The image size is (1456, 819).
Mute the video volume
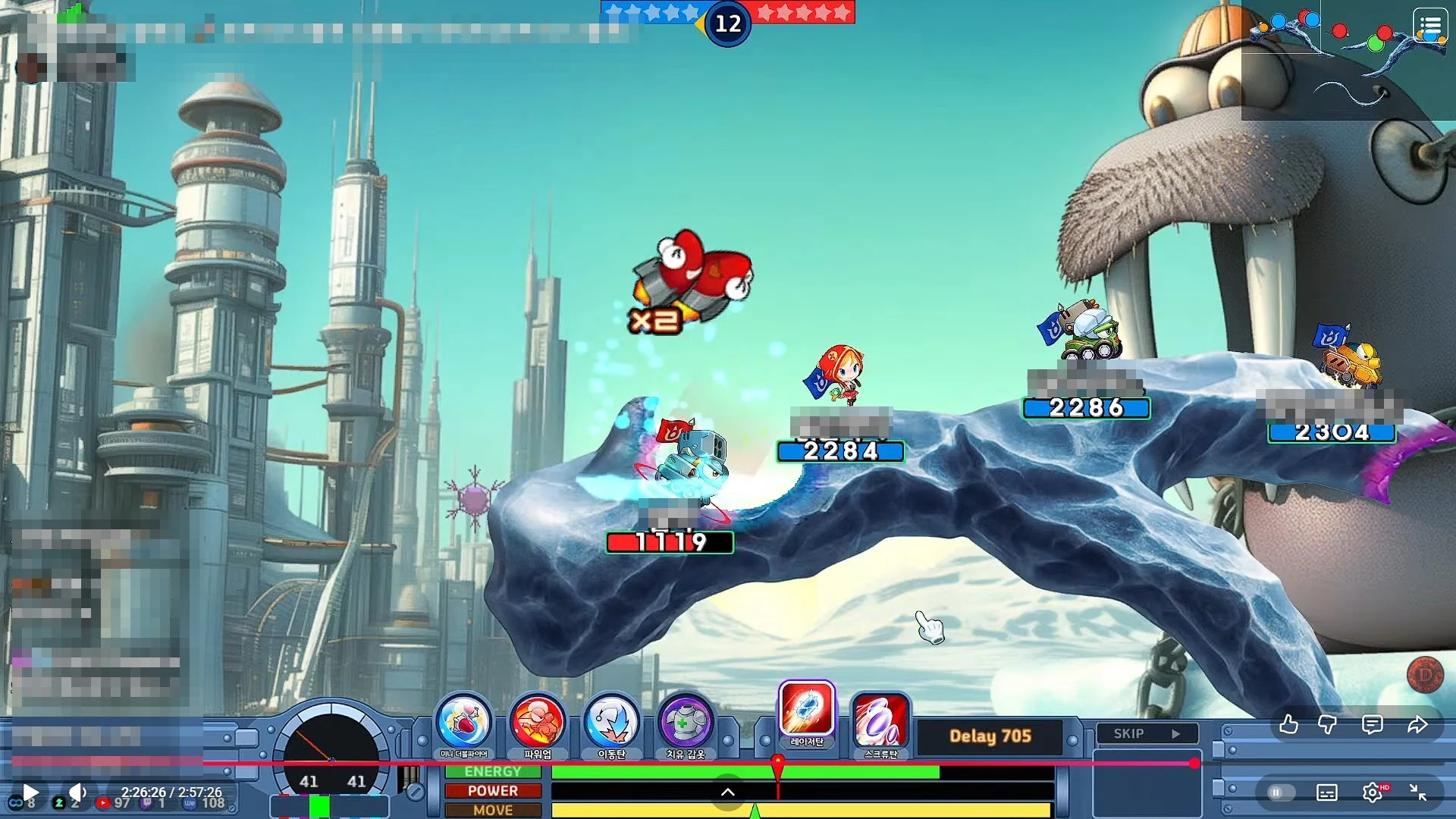click(x=77, y=792)
